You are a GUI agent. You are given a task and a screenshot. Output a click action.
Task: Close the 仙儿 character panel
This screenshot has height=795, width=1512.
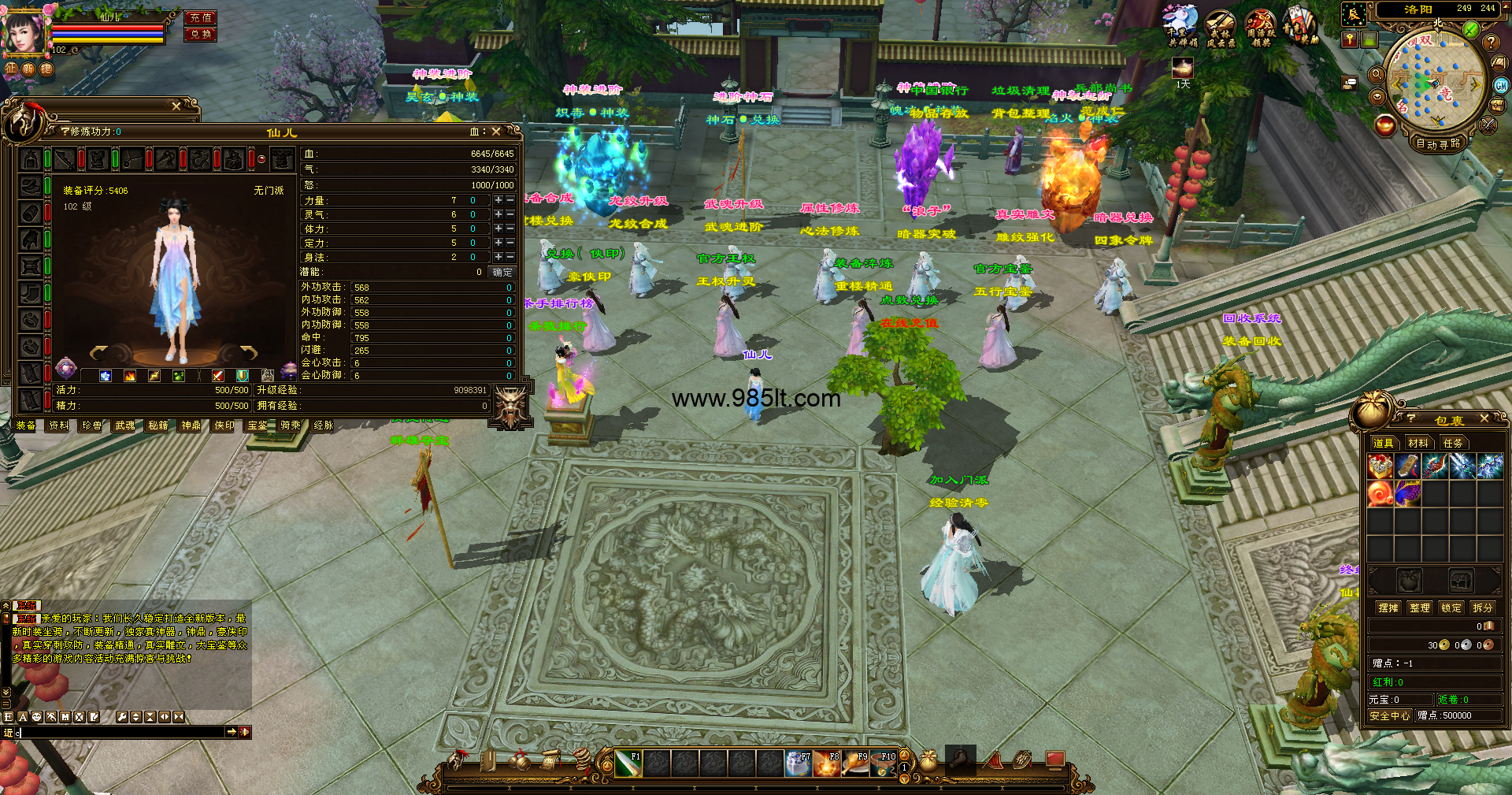coord(496,132)
